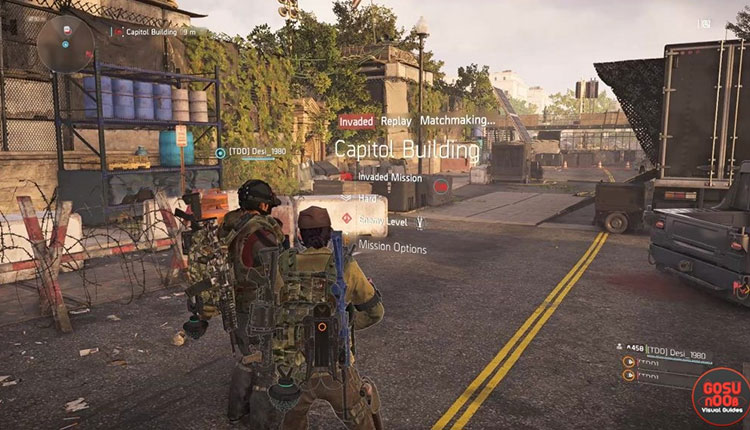Select the Hard difficulty entry
The height and width of the screenshot is (430, 750).
[x=370, y=199]
